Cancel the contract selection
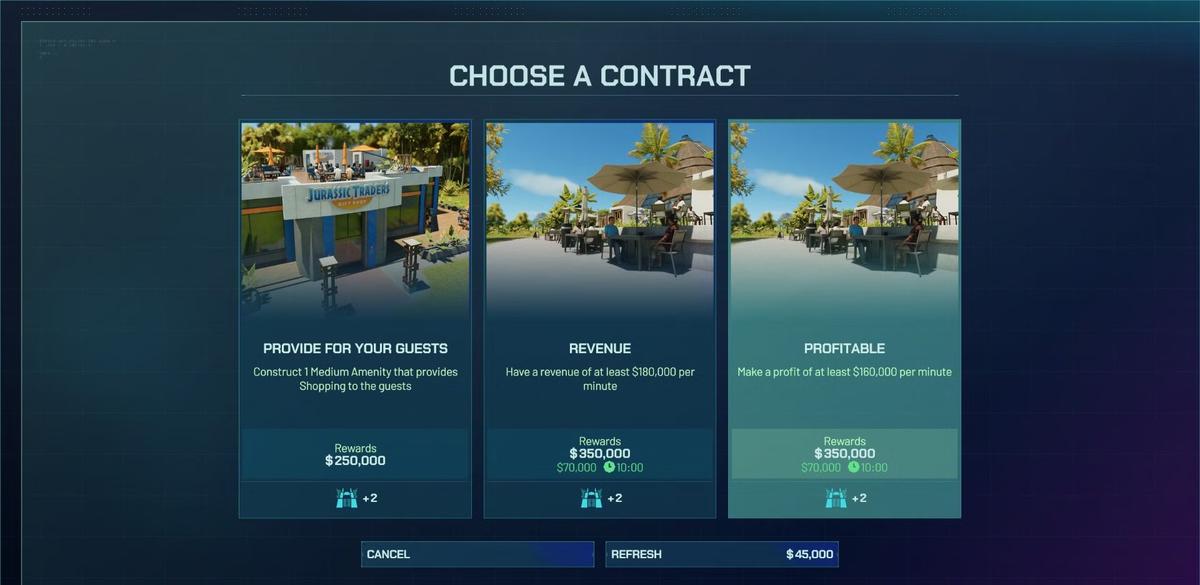The height and width of the screenshot is (585, 1200). 477,554
